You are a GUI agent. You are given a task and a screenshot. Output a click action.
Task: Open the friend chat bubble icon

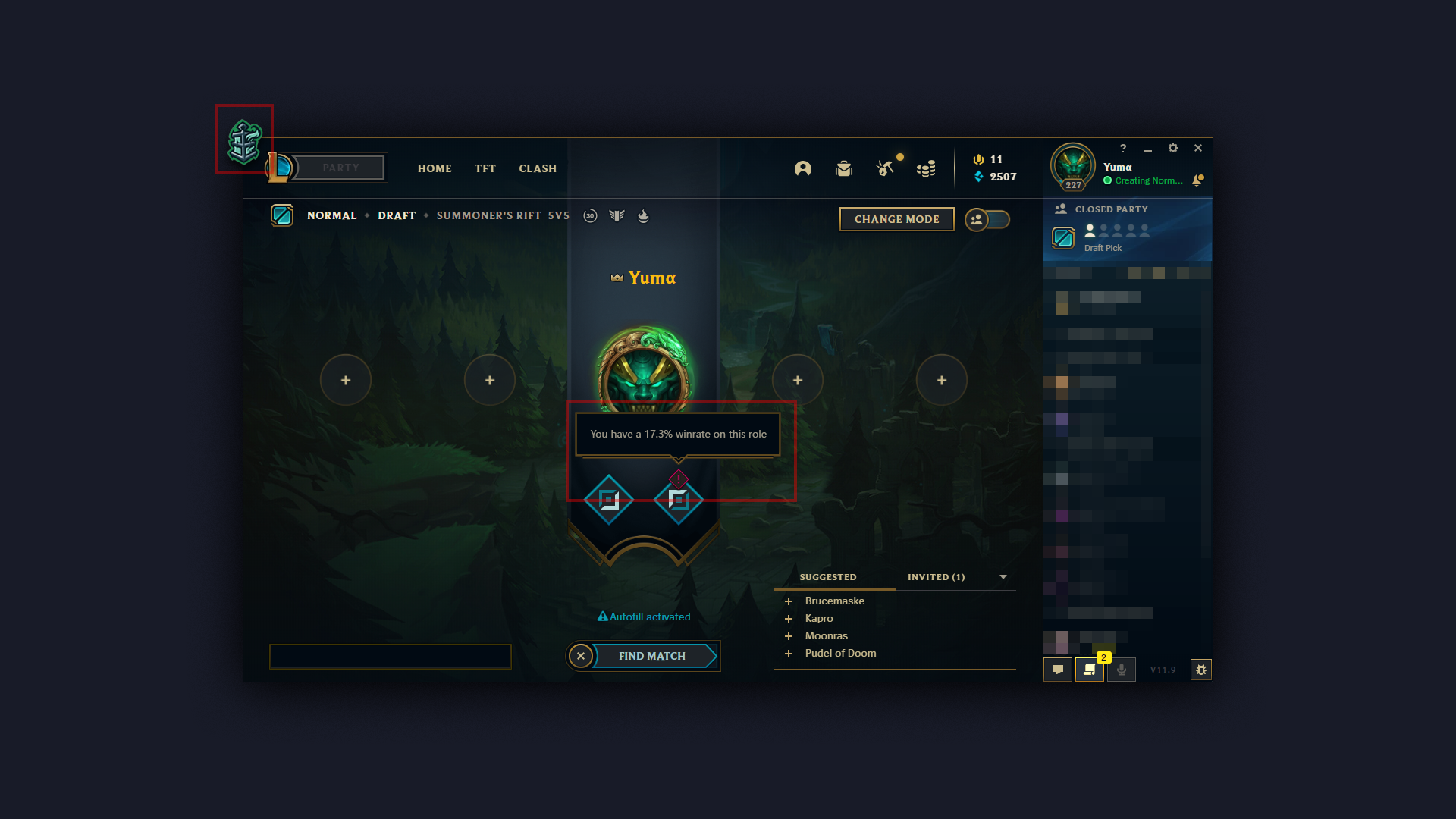point(1057,670)
